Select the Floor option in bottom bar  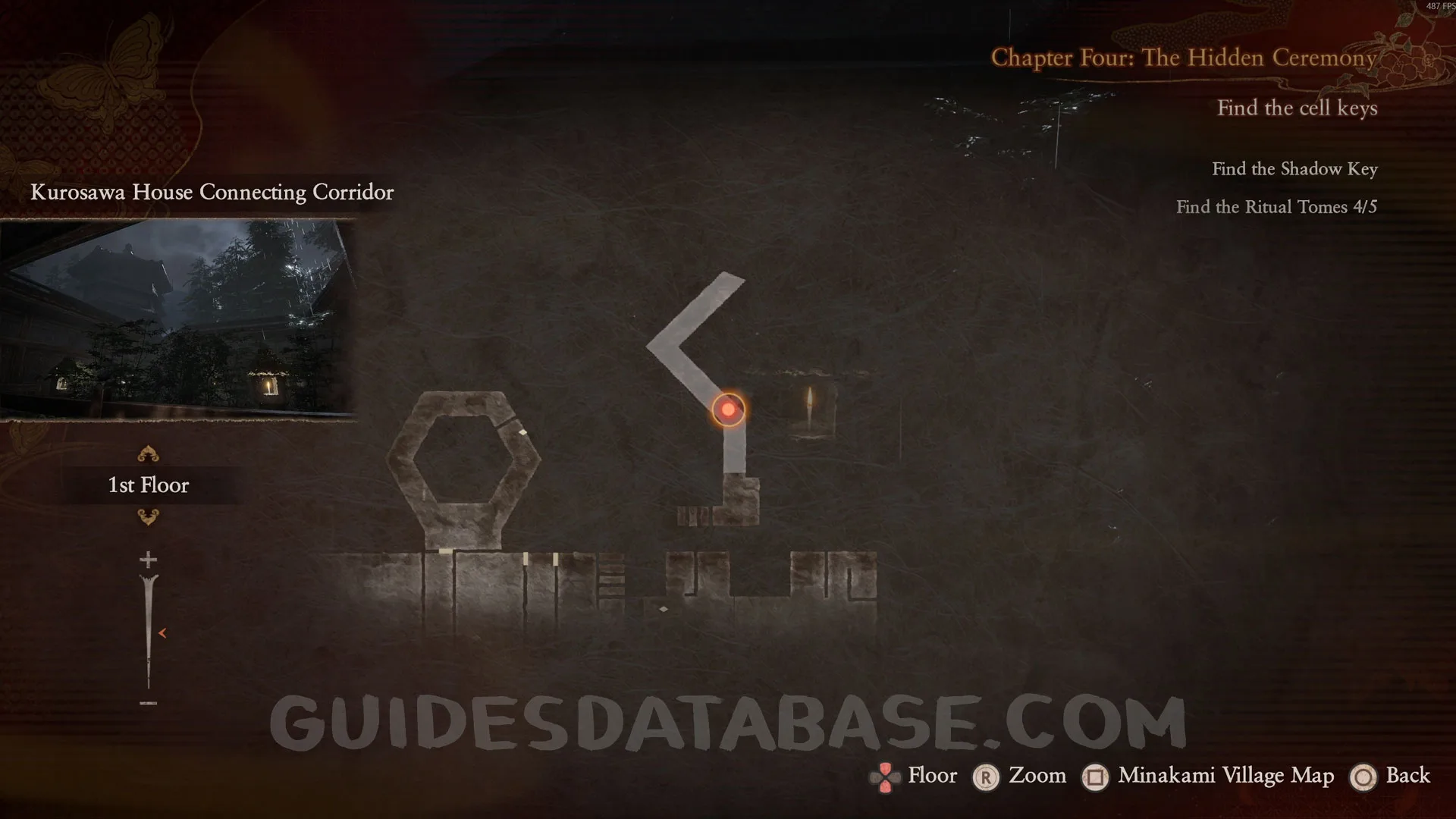coord(915,776)
